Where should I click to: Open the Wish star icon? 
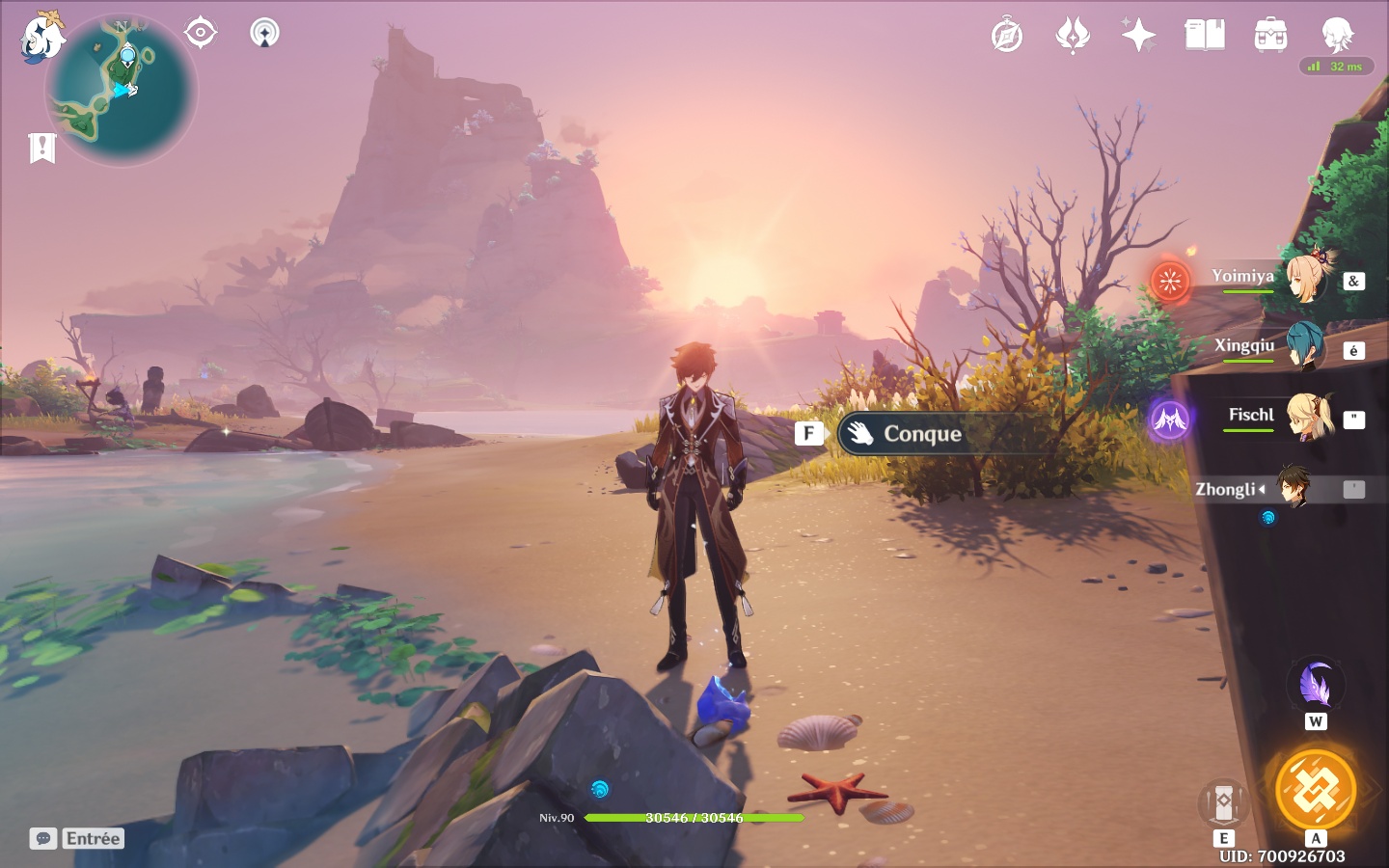[1138, 36]
